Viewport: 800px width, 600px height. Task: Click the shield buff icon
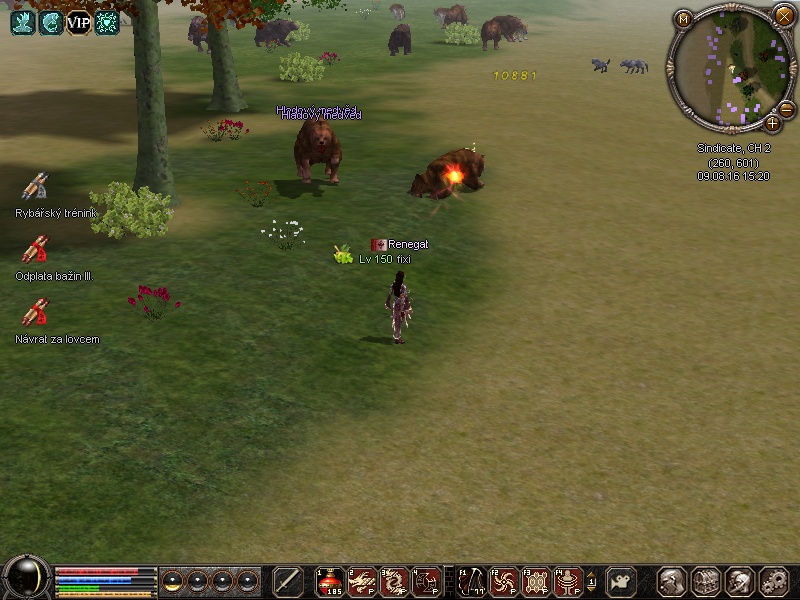pyautogui.click(x=107, y=22)
